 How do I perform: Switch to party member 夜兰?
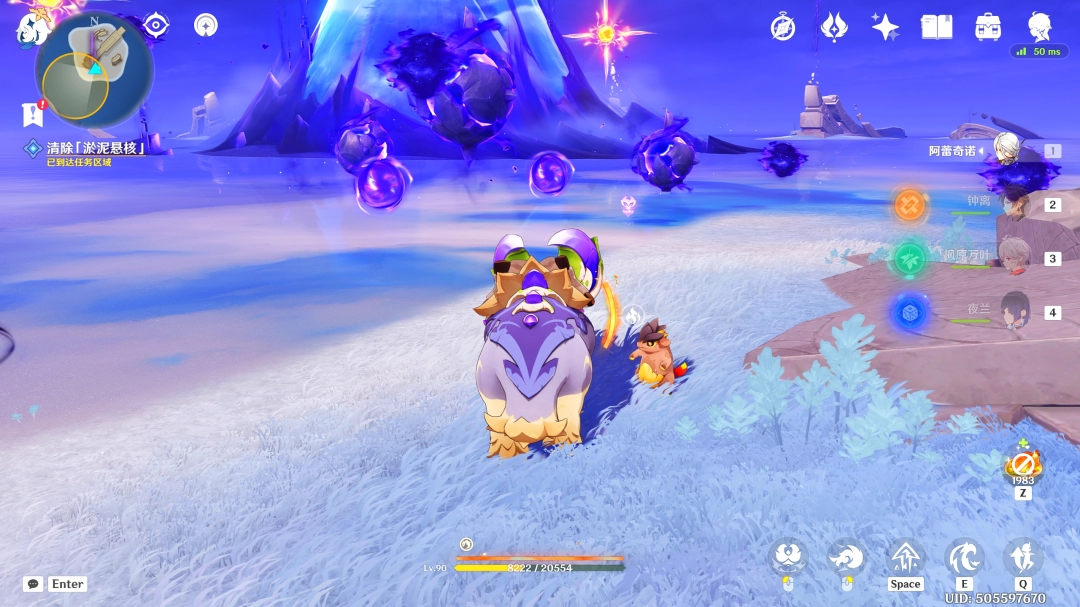click(1014, 311)
